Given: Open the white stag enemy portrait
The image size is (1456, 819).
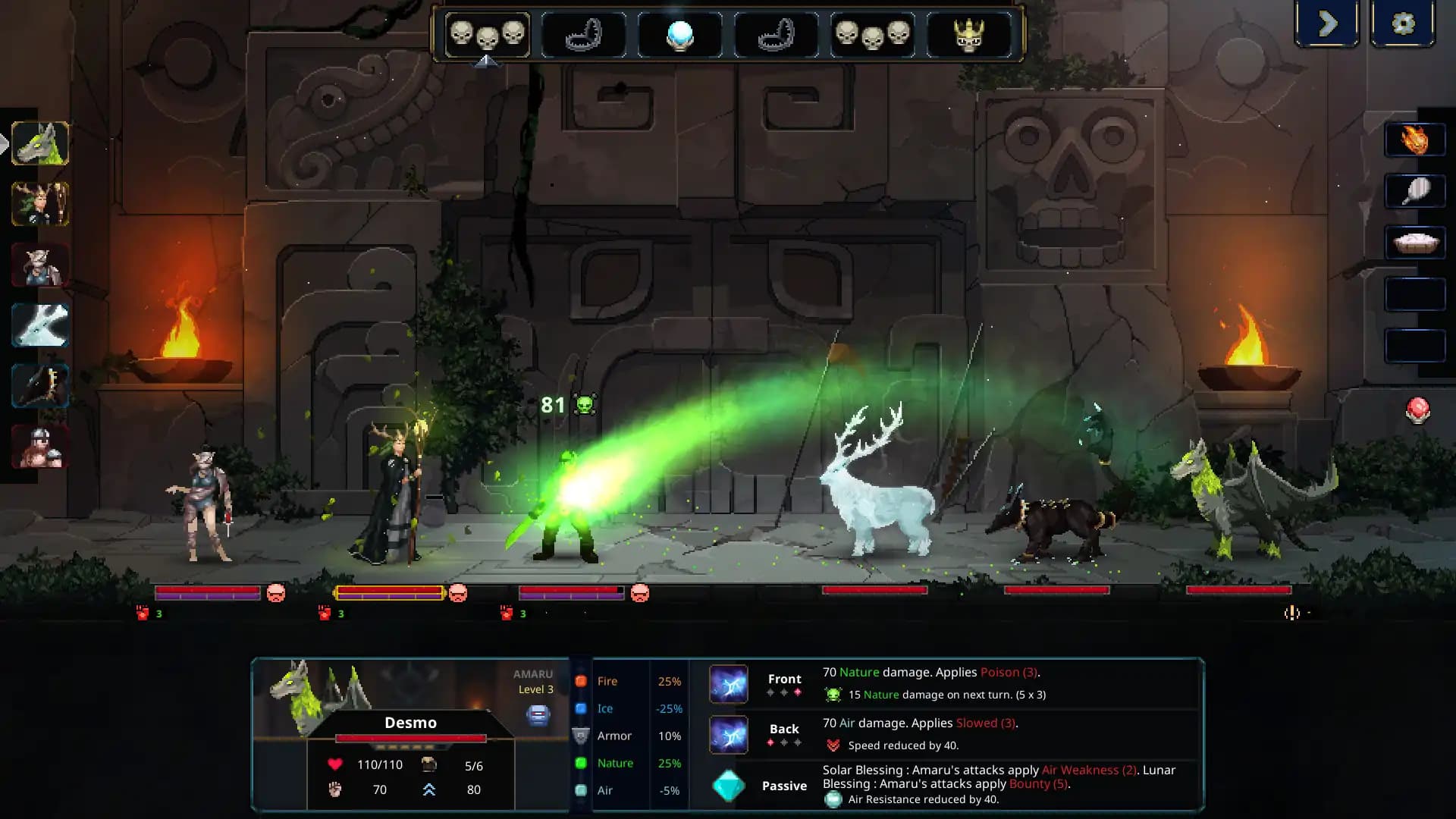Looking at the screenshot, I should pos(40,326).
